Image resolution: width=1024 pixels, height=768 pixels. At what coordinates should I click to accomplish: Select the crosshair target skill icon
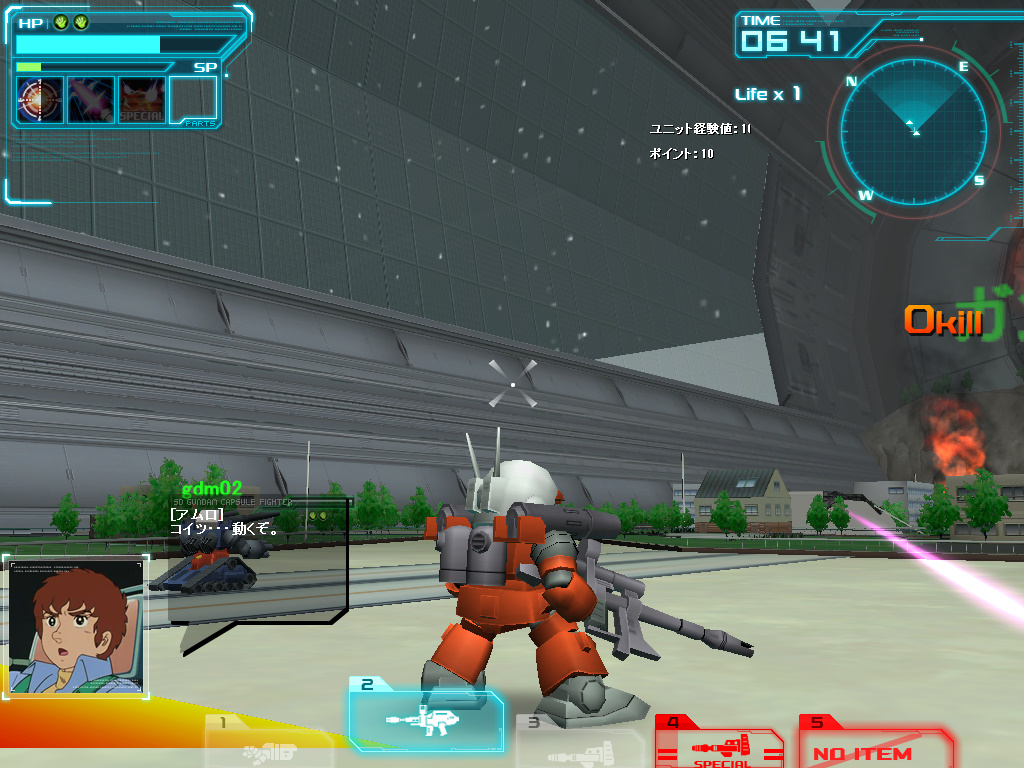click(x=40, y=100)
